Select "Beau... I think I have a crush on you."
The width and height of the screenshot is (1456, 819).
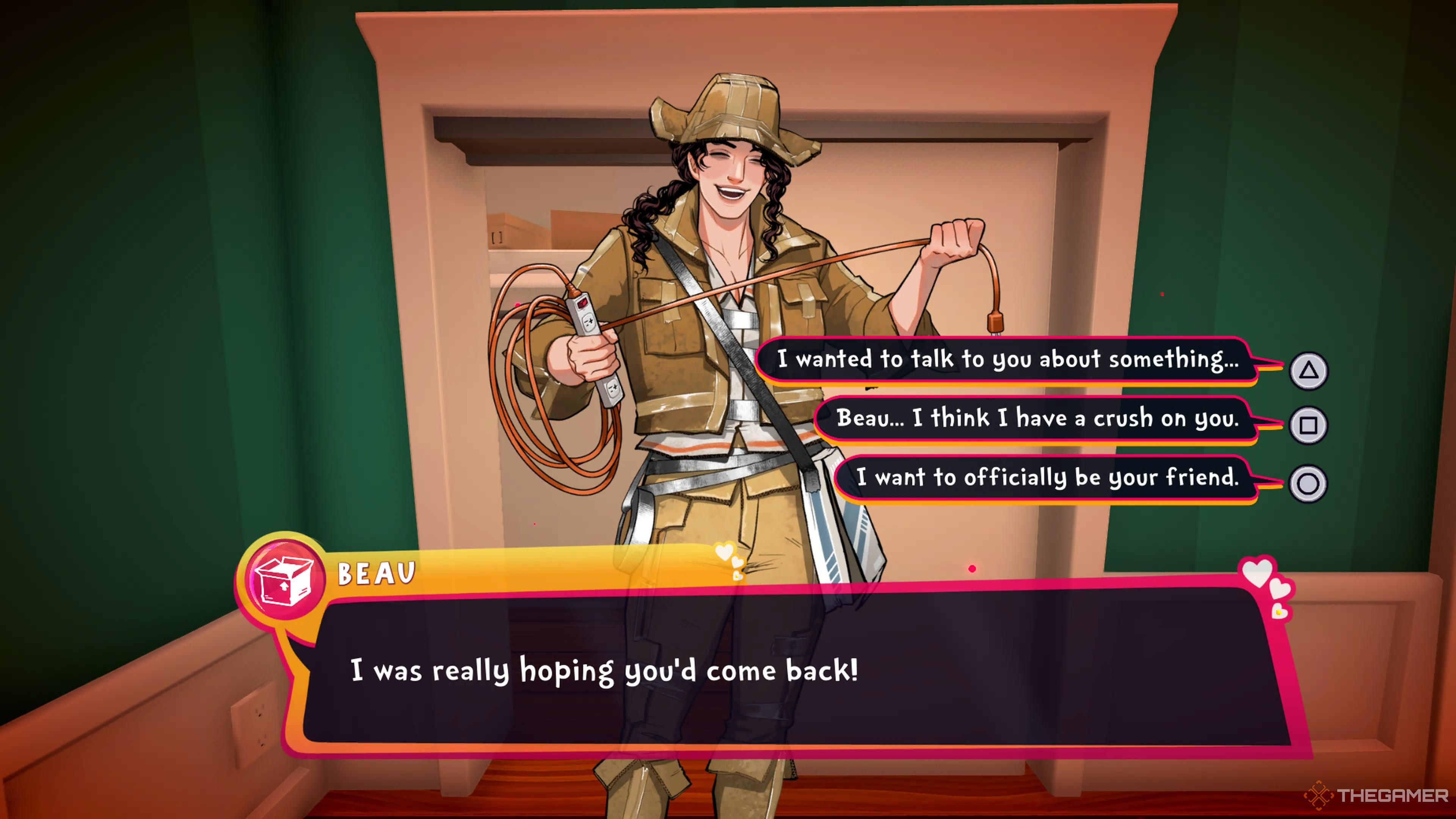(1037, 419)
